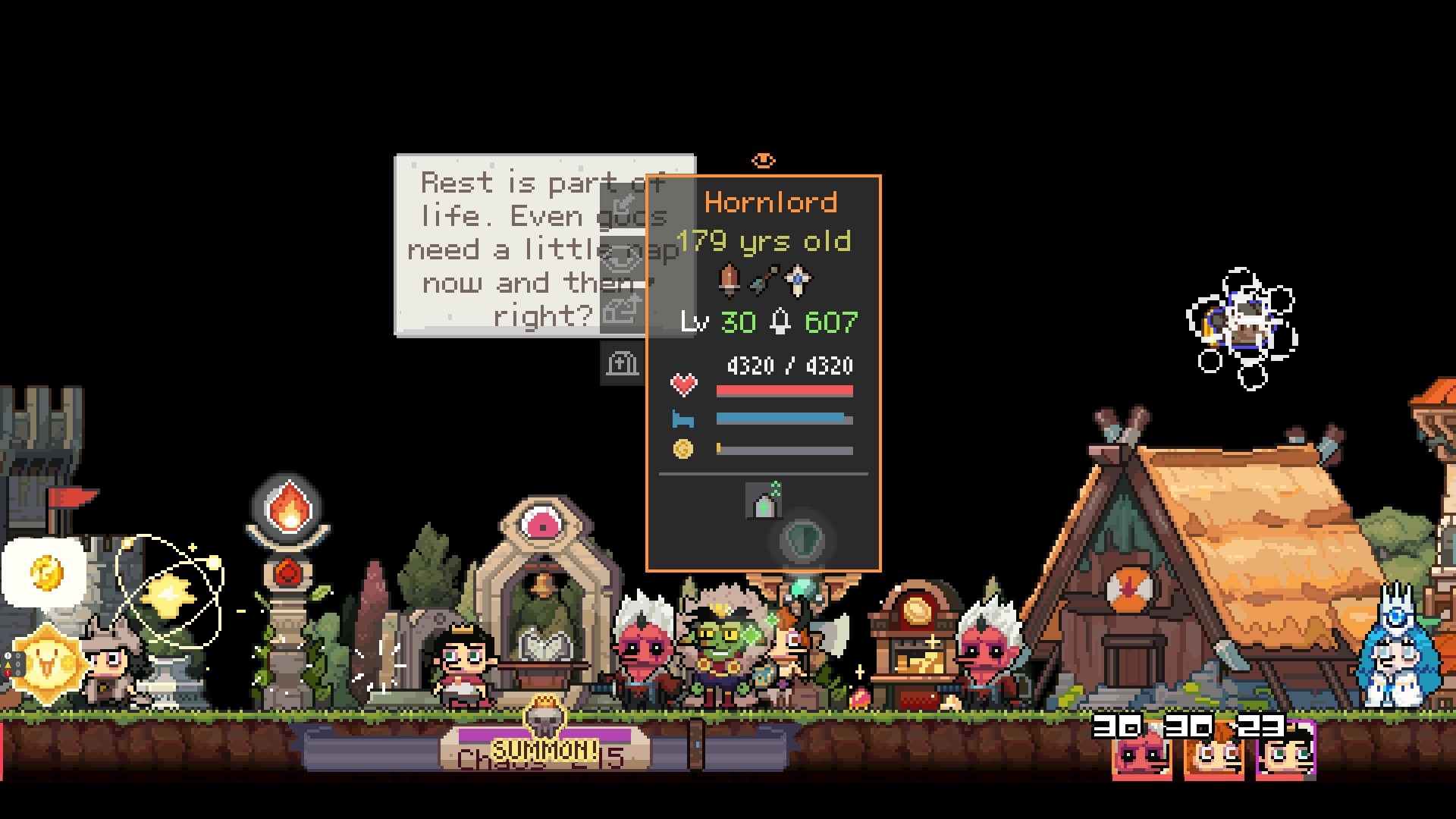This screenshot has width=1456, height=819.
Task: Click the building upgrade icon with green arrow
Action: click(x=764, y=500)
